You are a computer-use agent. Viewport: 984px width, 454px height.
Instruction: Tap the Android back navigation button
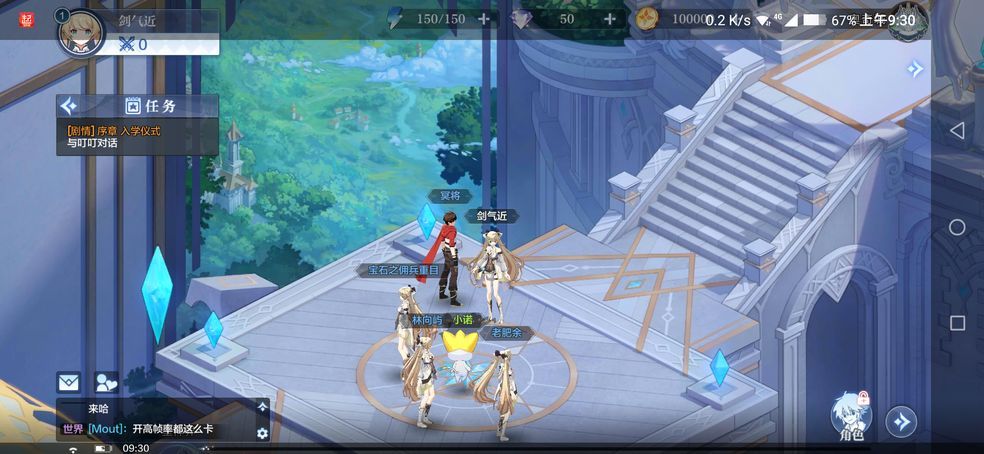(x=957, y=131)
